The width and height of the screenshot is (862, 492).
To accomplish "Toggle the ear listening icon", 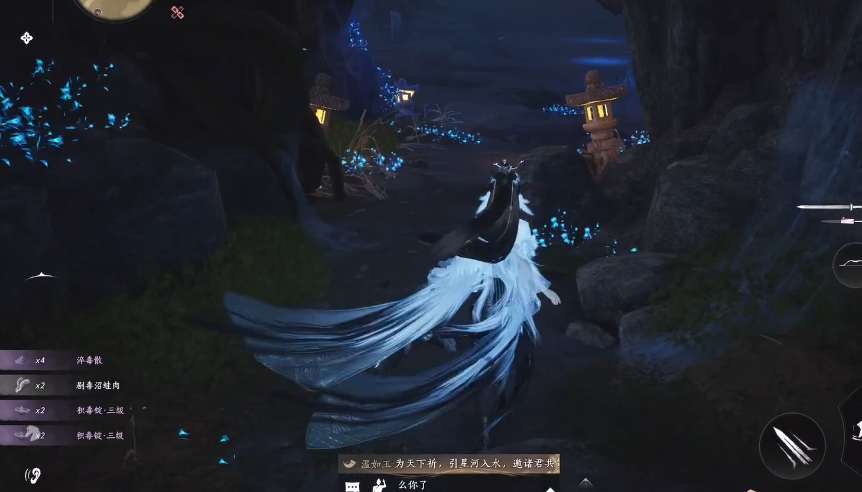I will (33, 475).
